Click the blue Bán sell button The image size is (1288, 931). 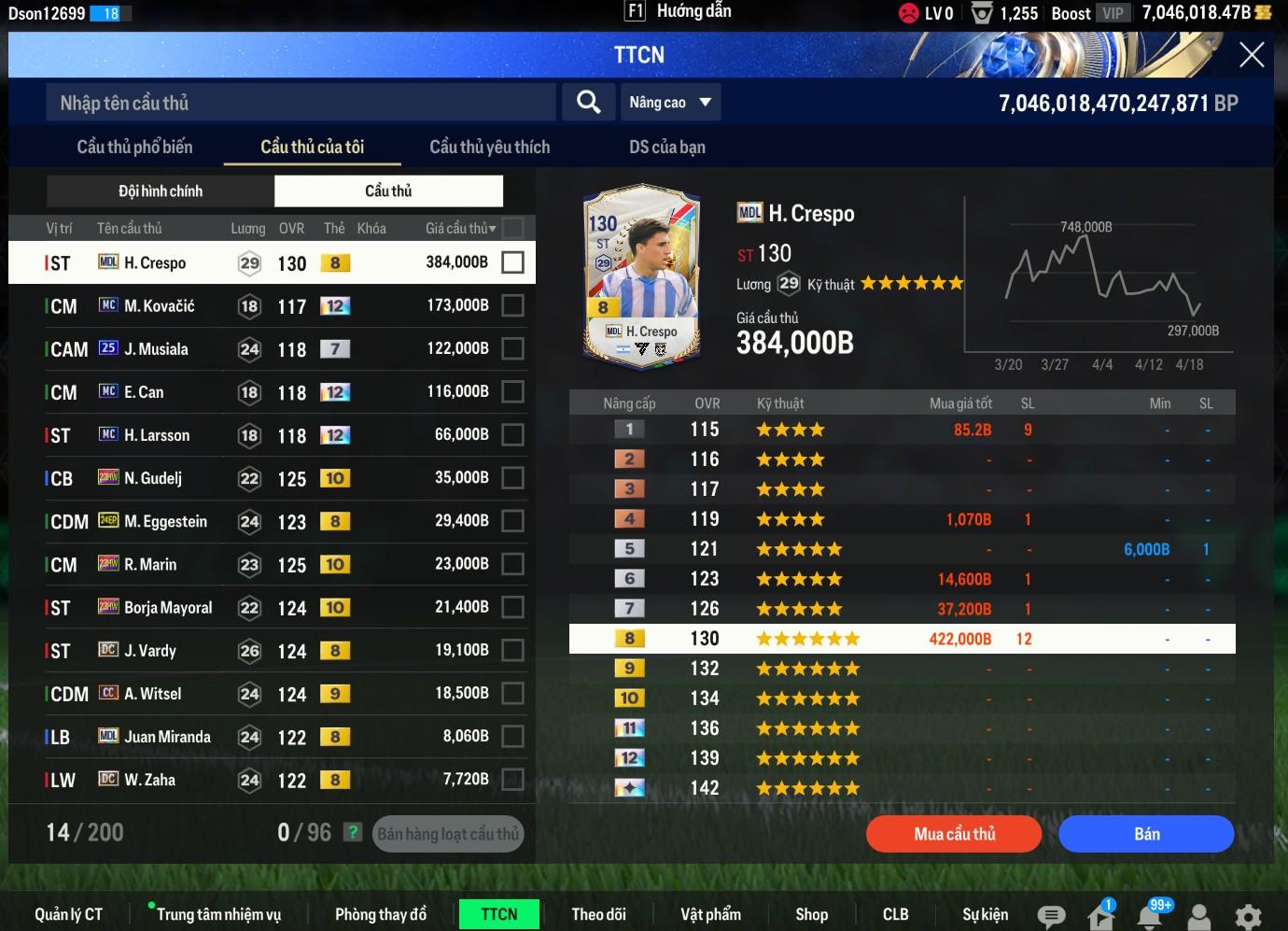point(1146,834)
